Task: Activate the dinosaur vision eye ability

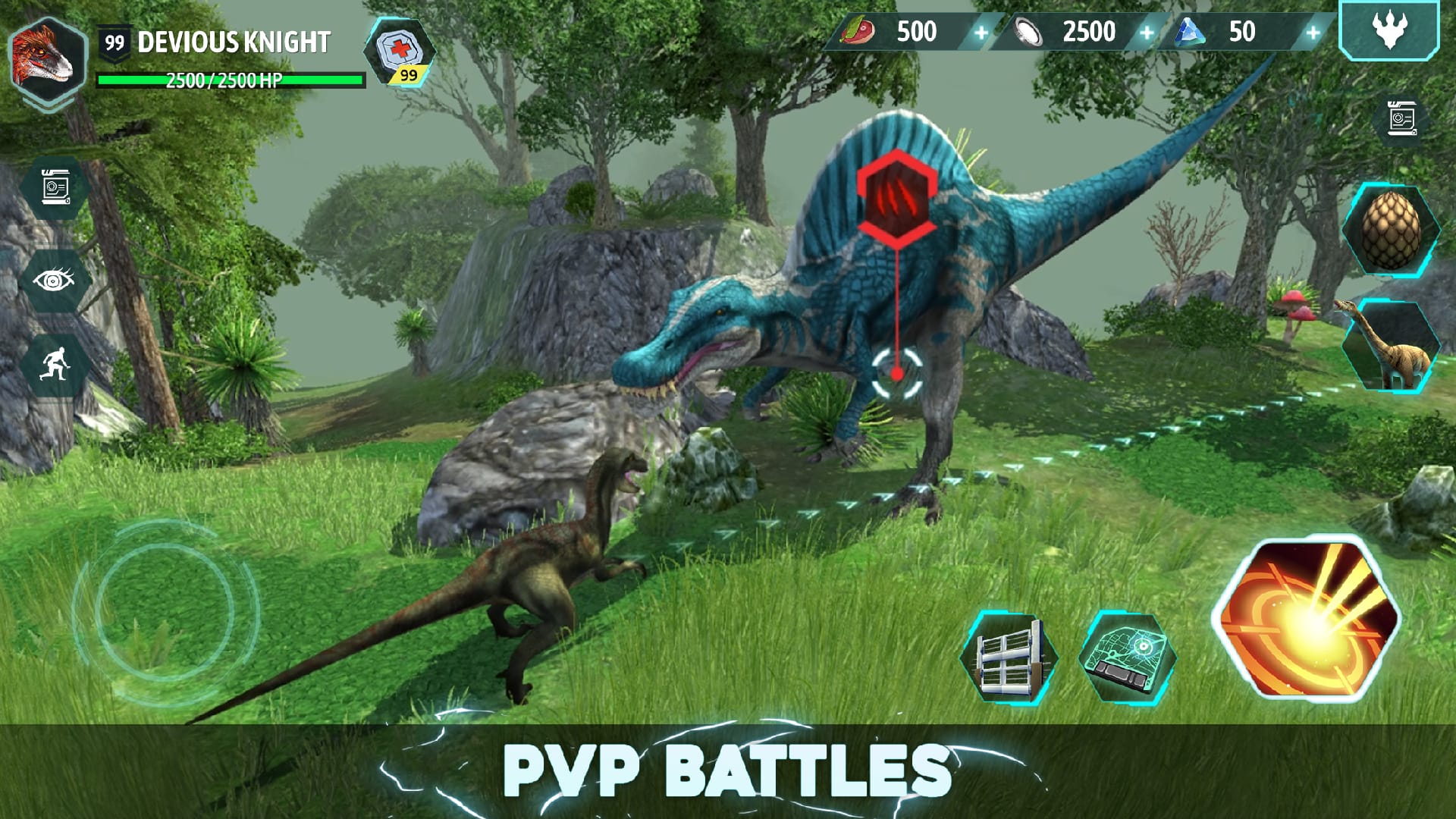Action: click(x=55, y=279)
